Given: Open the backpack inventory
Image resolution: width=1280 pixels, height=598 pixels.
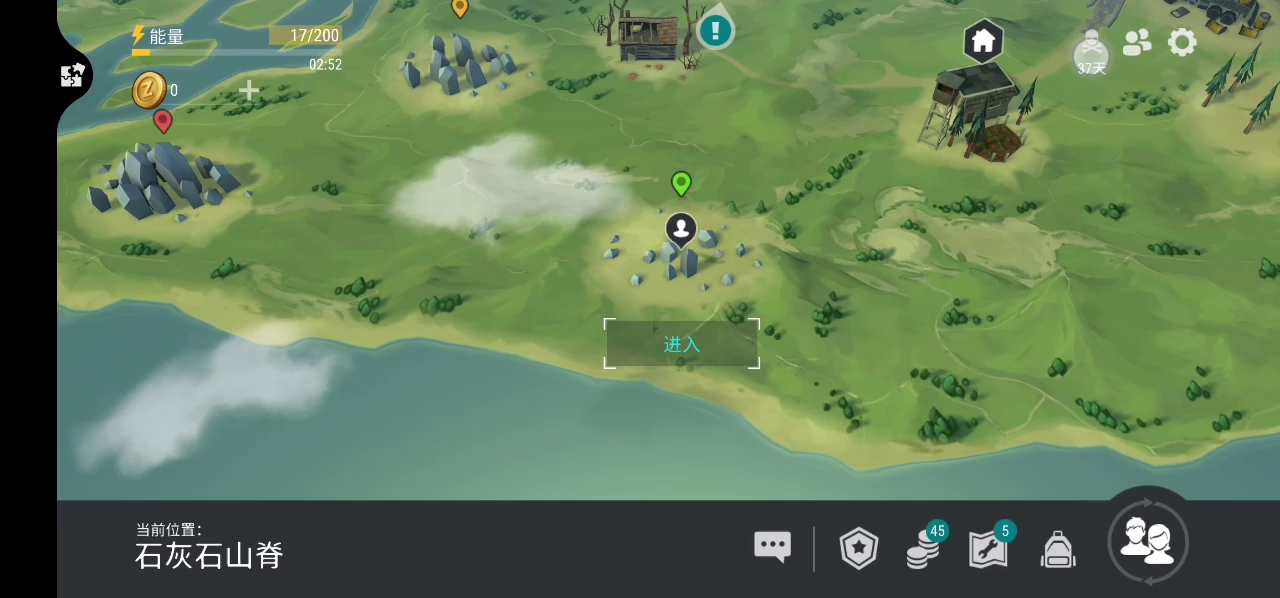Looking at the screenshot, I should [1058, 549].
